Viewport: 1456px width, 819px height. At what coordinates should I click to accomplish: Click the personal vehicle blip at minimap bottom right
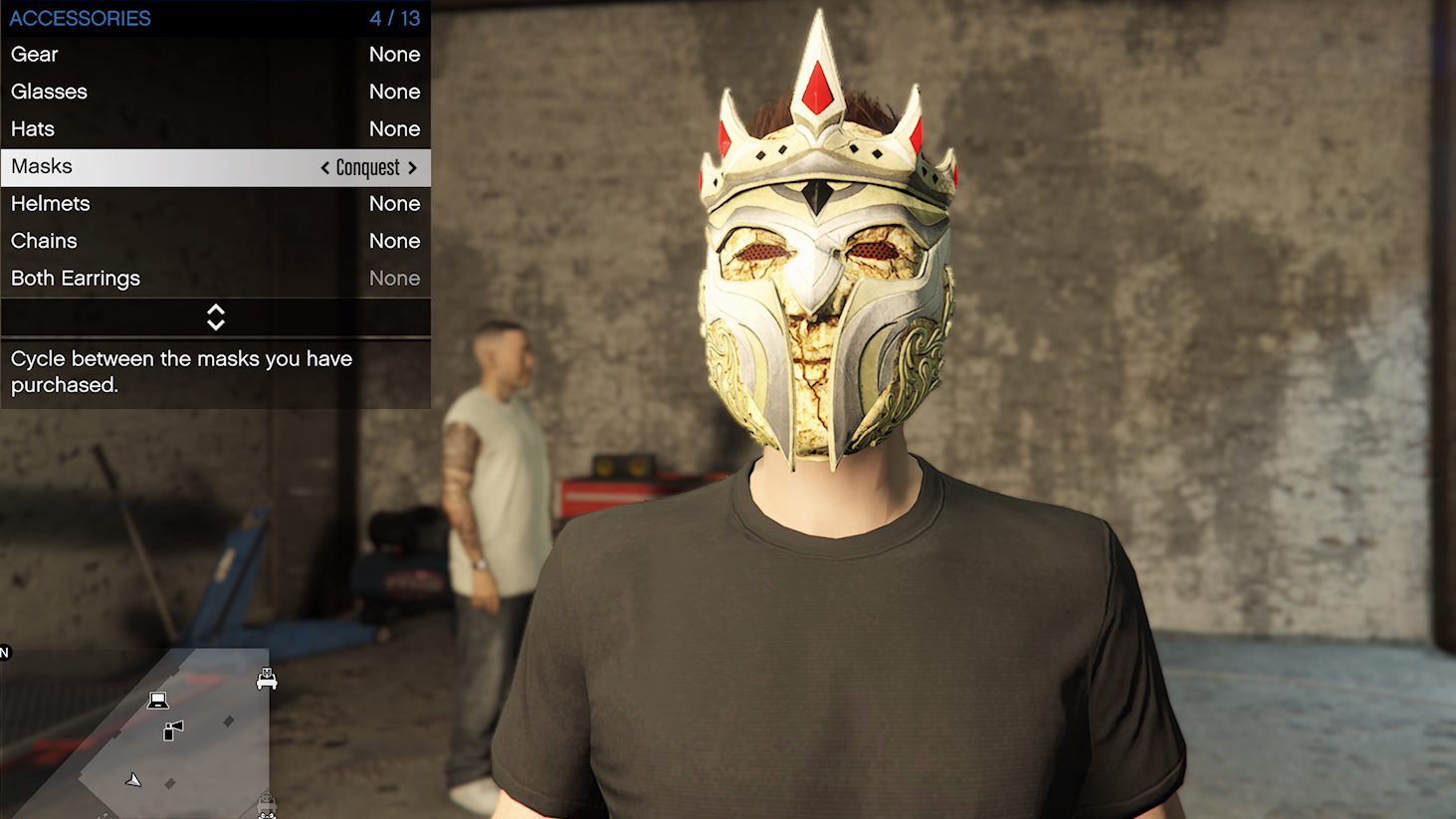point(265,804)
